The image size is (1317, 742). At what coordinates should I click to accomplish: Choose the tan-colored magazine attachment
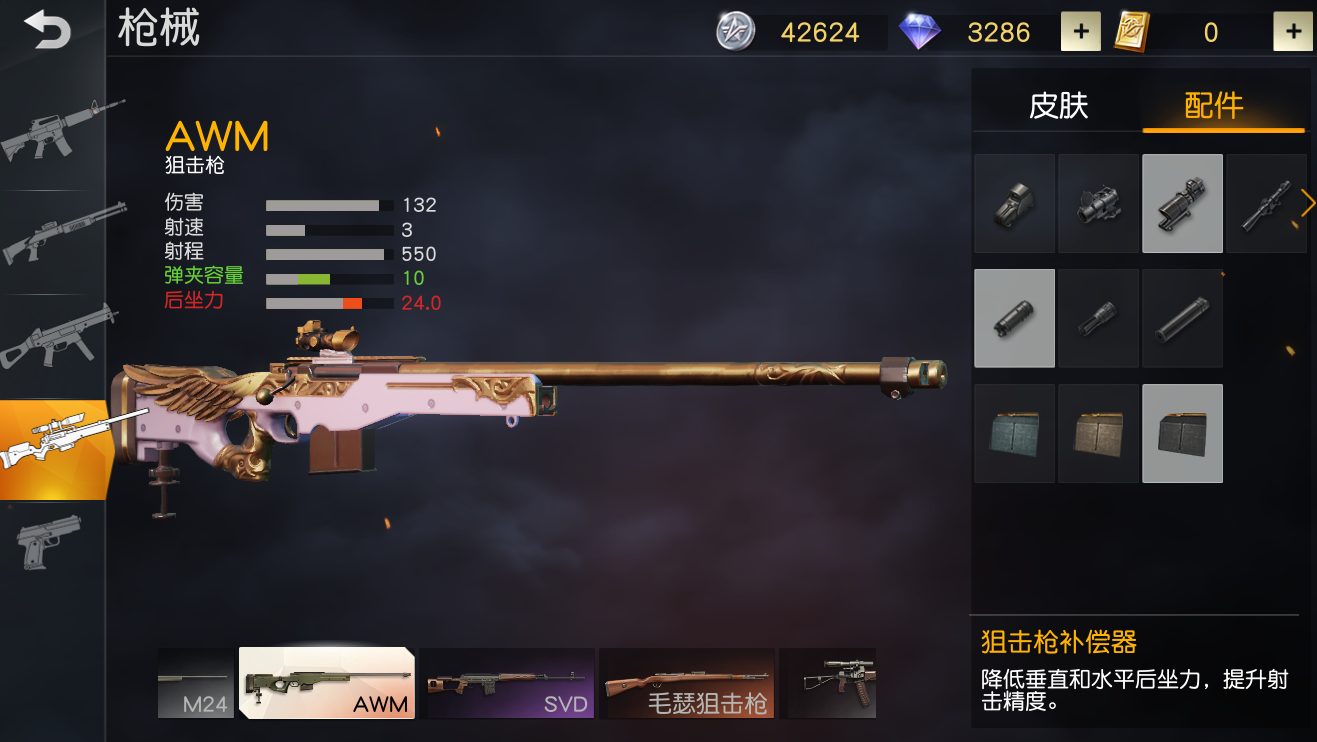click(x=1098, y=433)
